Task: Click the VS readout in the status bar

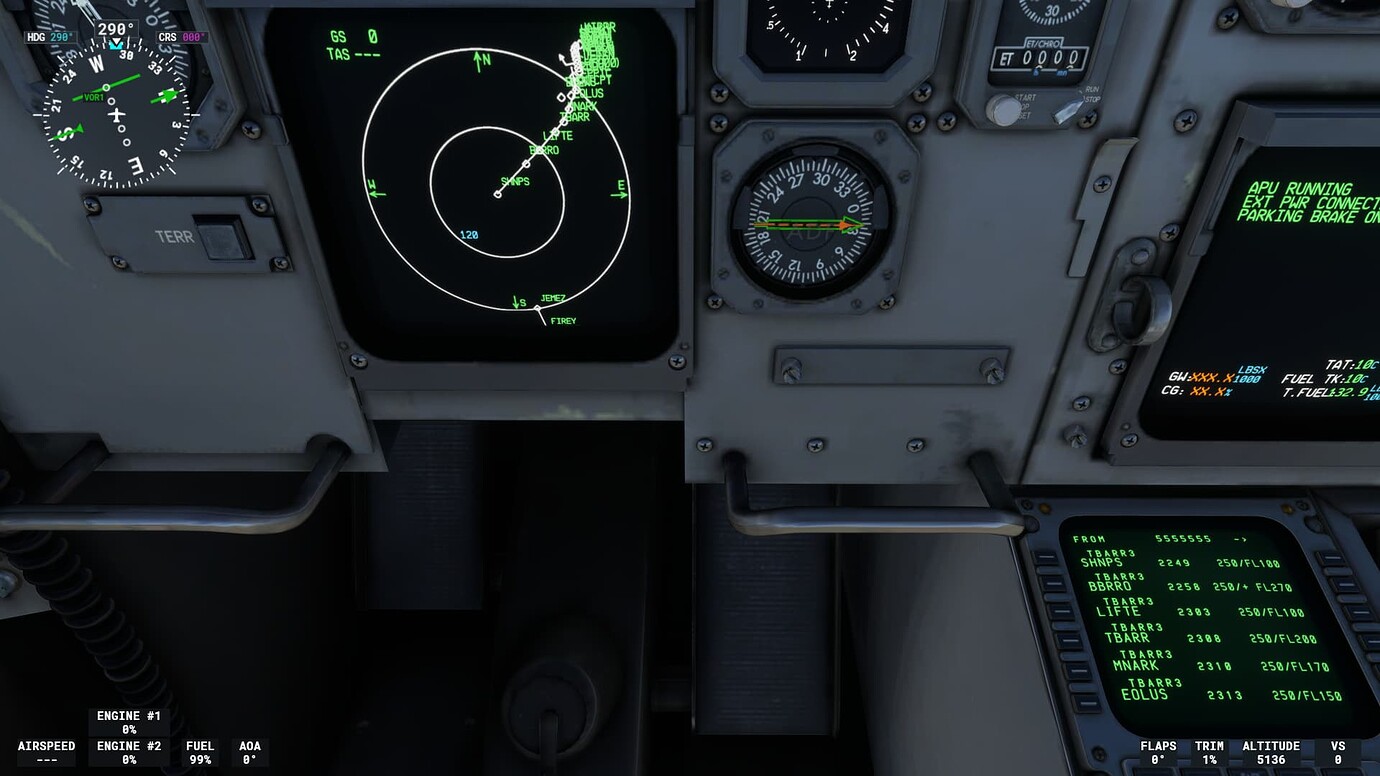Action: pos(1337,751)
